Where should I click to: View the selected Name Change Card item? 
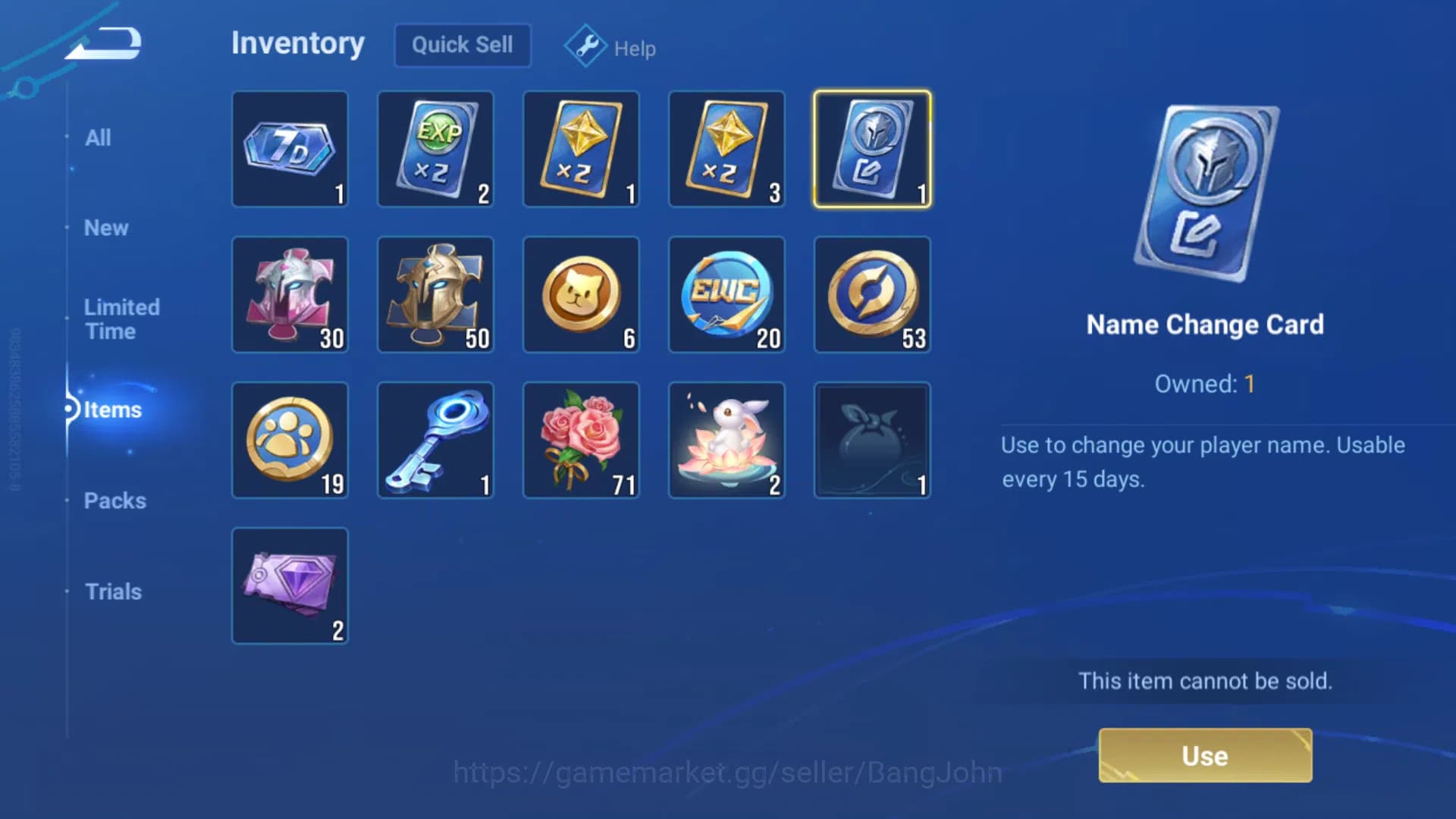[872, 149]
